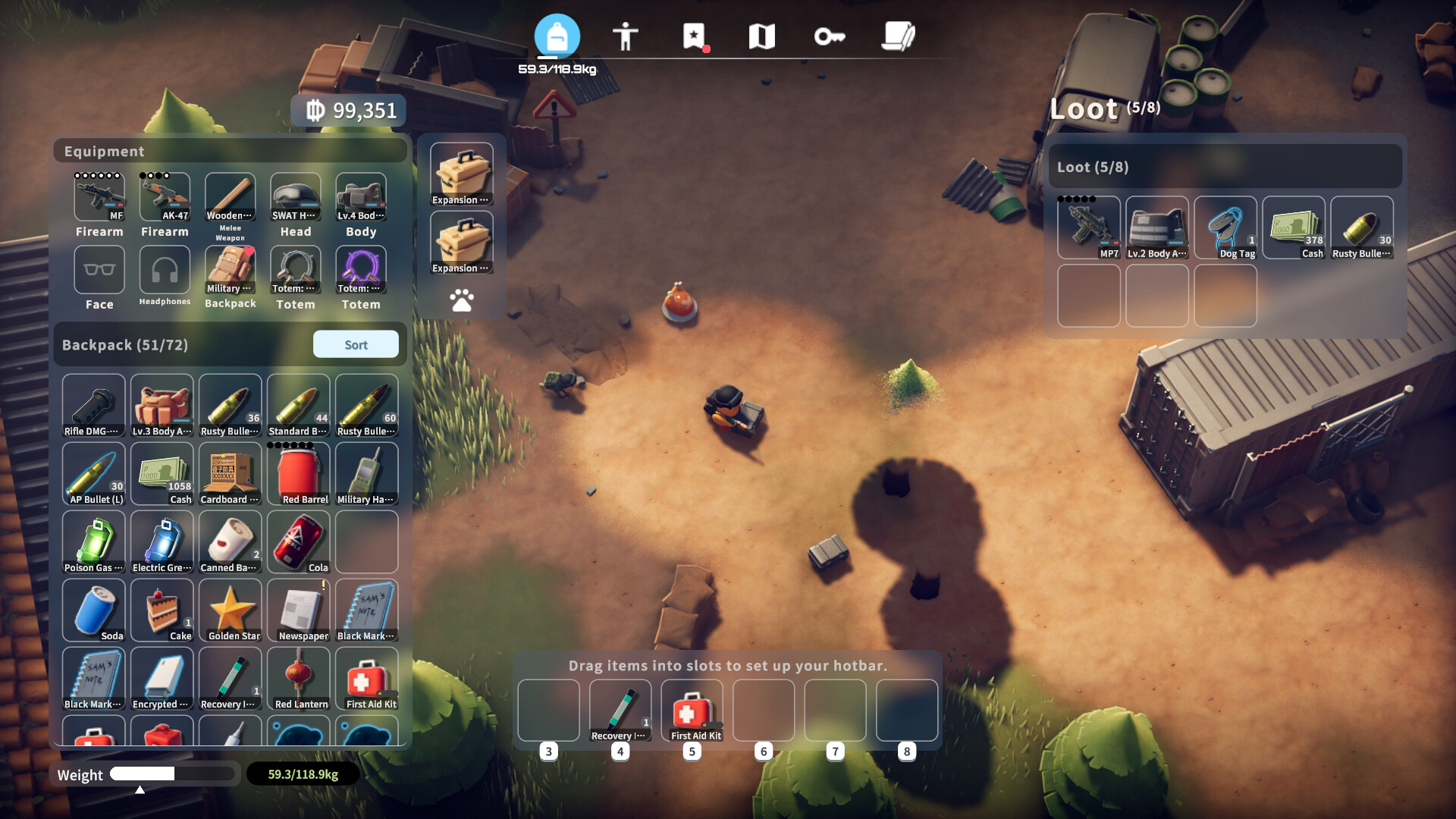Image resolution: width=1456 pixels, height=819 pixels.
Task: Open the journal book-and-quill icon
Action: [x=899, y=36]
